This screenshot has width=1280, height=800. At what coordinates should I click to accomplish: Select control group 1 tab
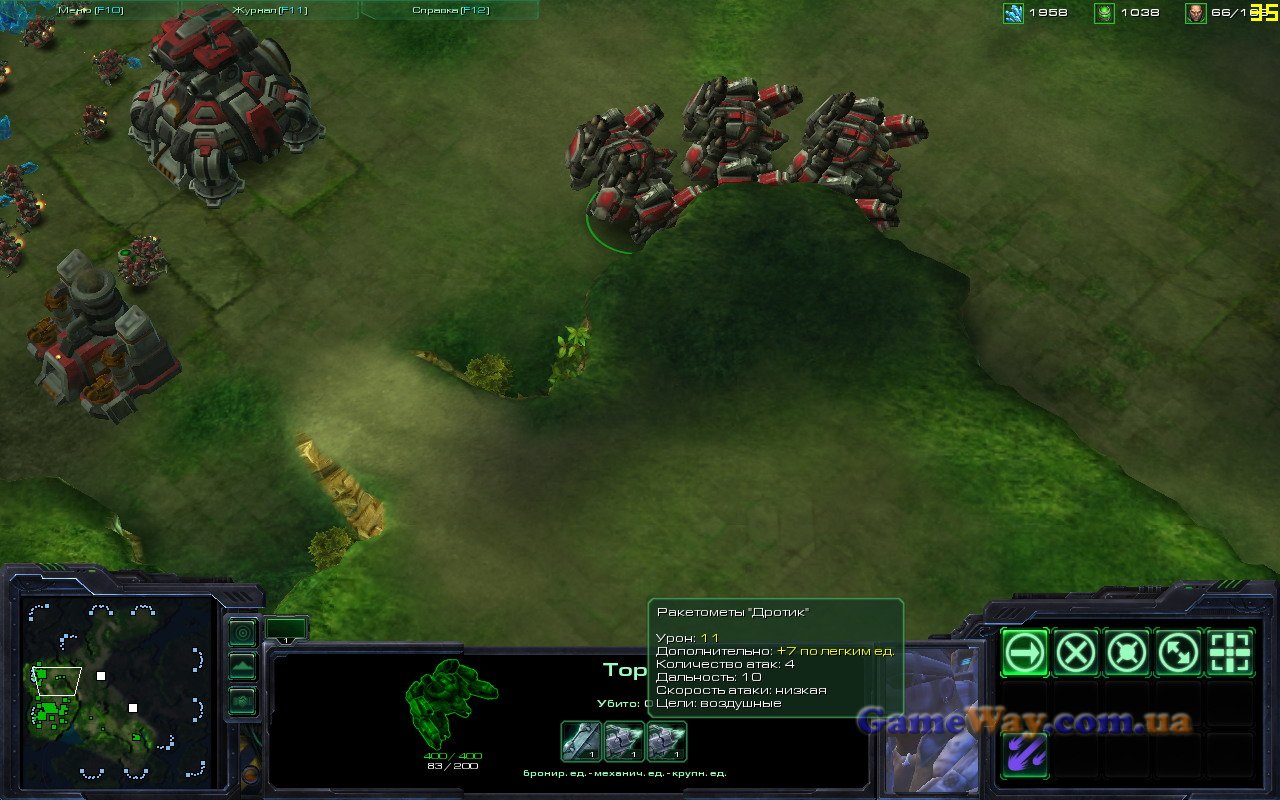[286, 630]
